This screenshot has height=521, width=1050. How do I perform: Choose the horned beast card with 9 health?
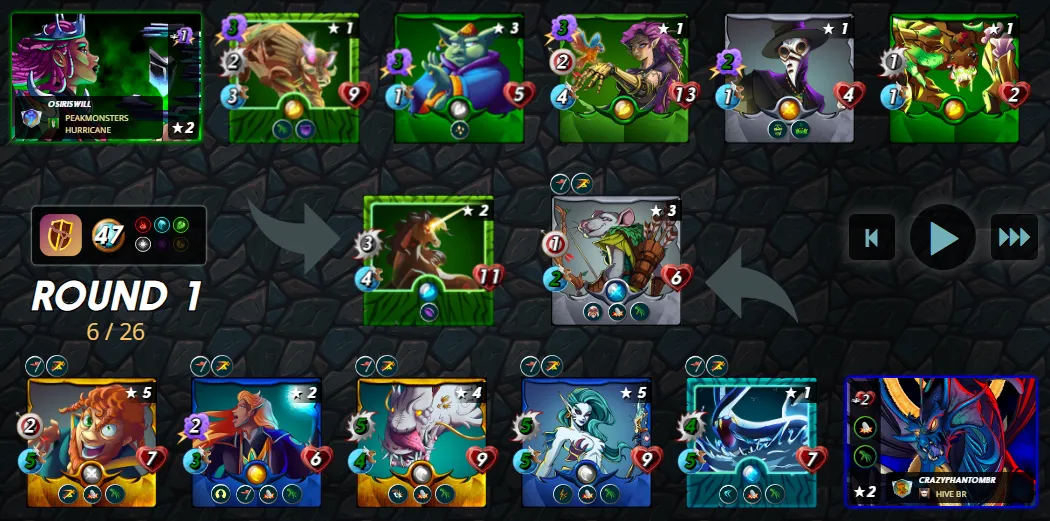click(x=292, y=77)
